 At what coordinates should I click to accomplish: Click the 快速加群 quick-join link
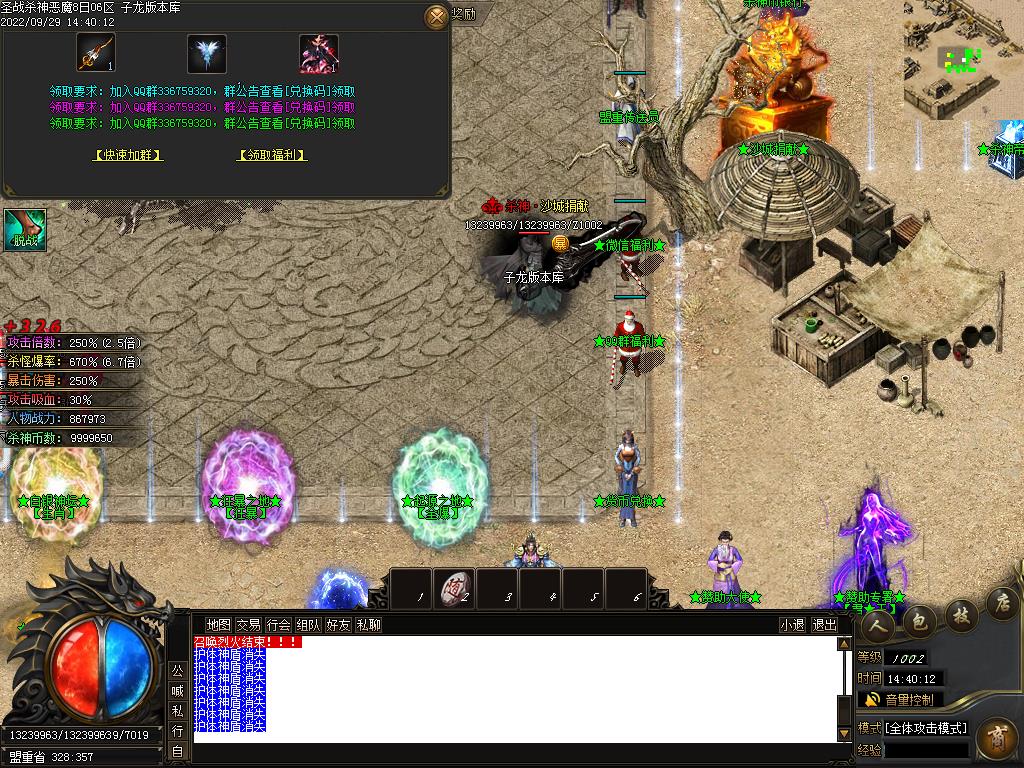pyautogui.click(x=128, y=155)
